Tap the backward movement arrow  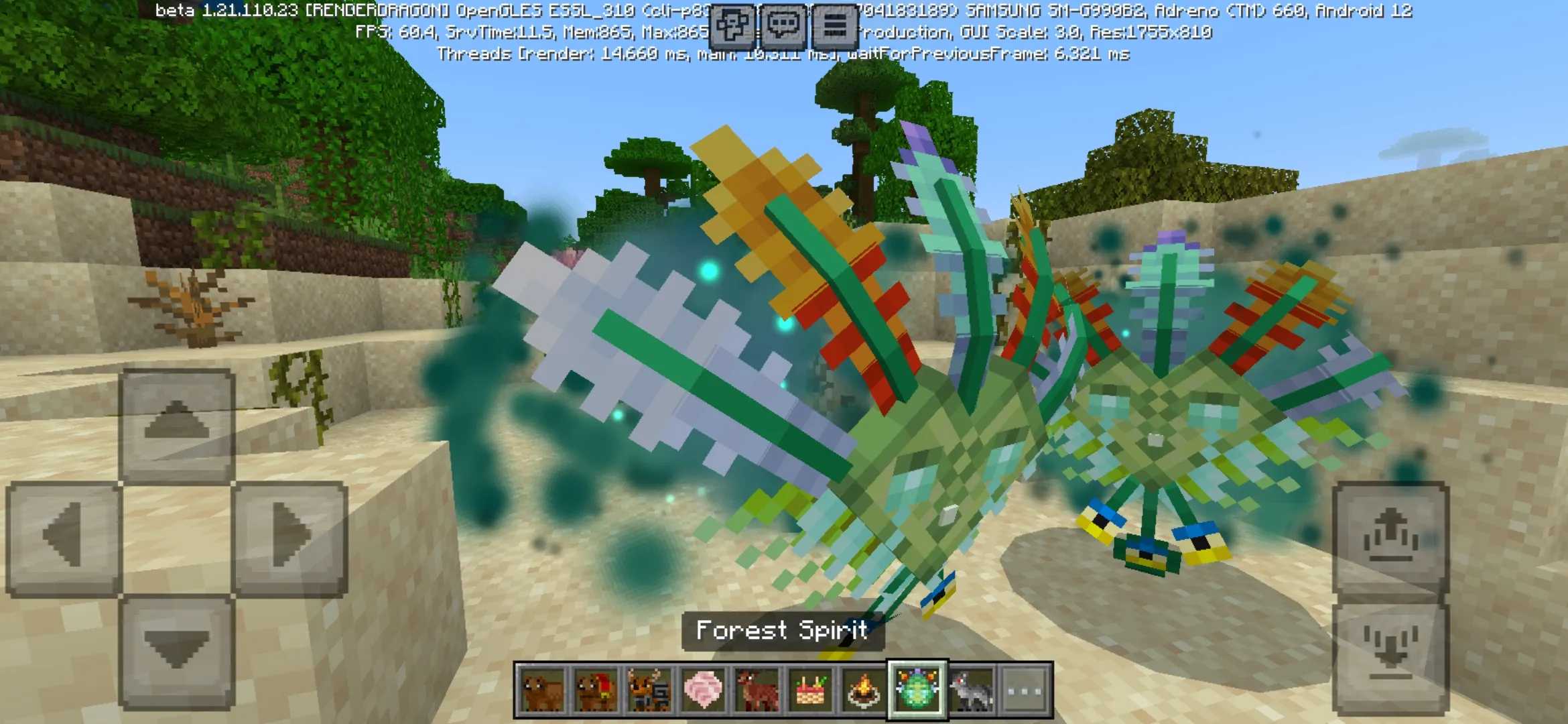coord(178,648)
